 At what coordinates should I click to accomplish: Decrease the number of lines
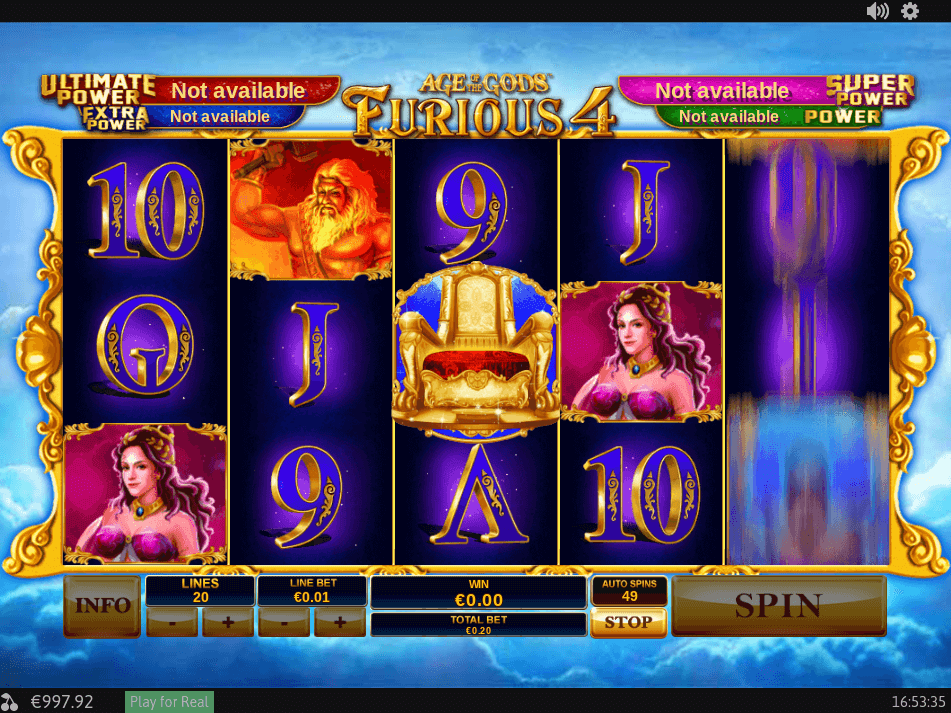coord(172,622)
